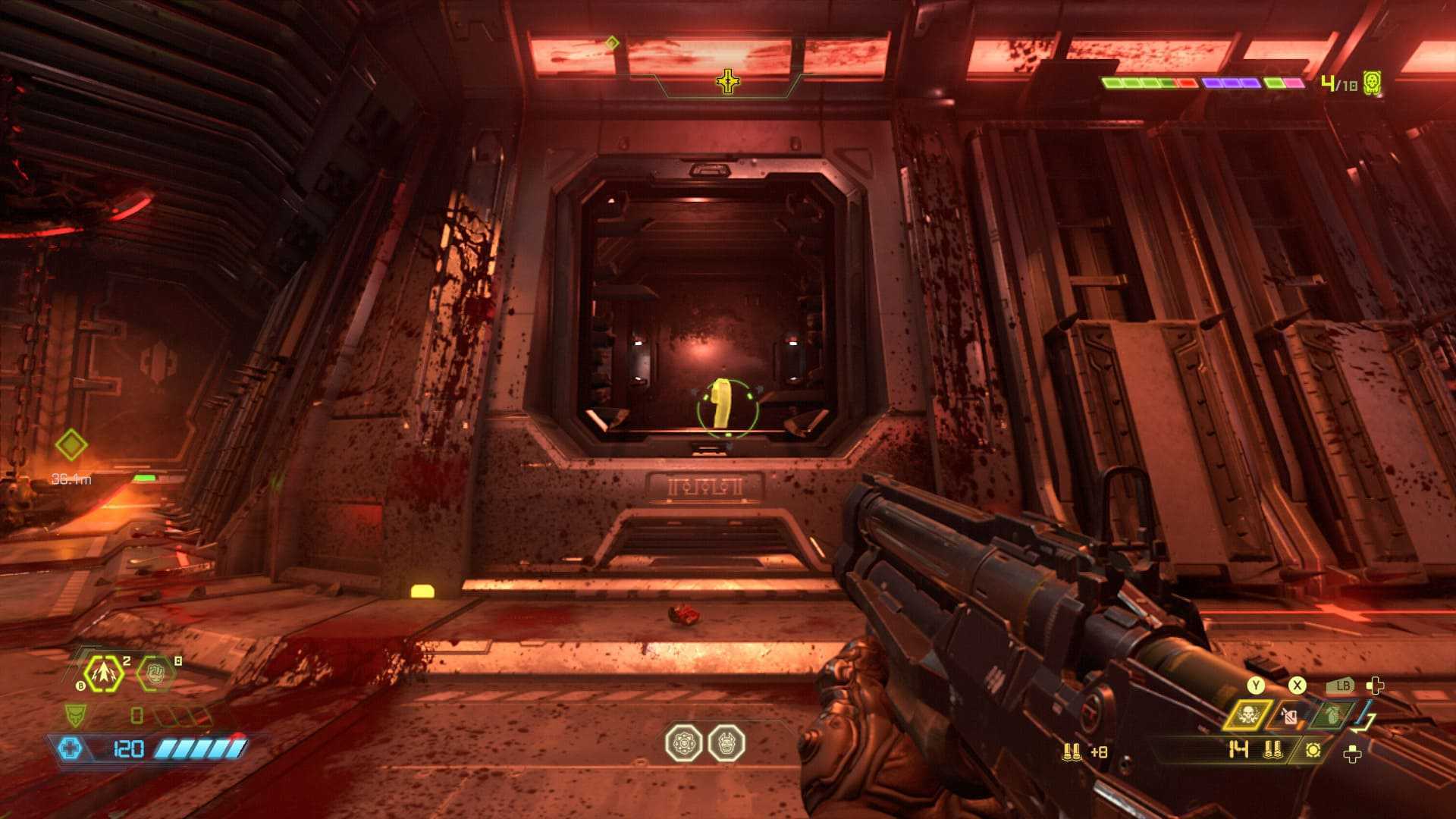Screen dimensions: 1456x819
Task: Click the blue health cross icon
Action: [x=70, y=748]
